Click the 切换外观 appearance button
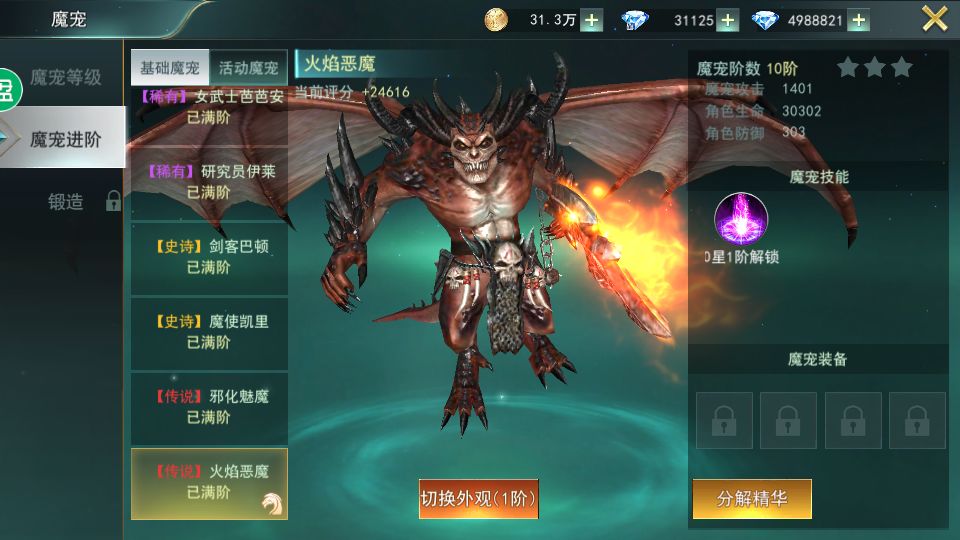 click(478, 498)
